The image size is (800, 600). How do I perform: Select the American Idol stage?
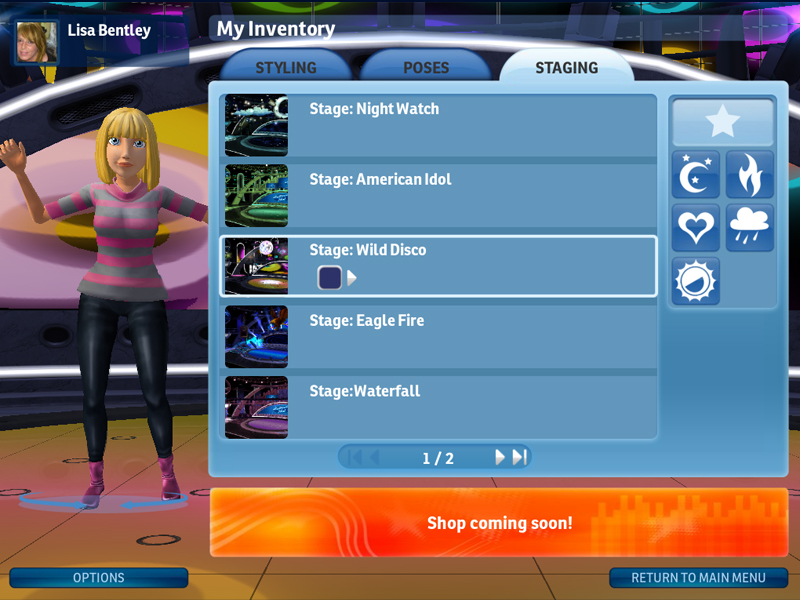[438, 196]
